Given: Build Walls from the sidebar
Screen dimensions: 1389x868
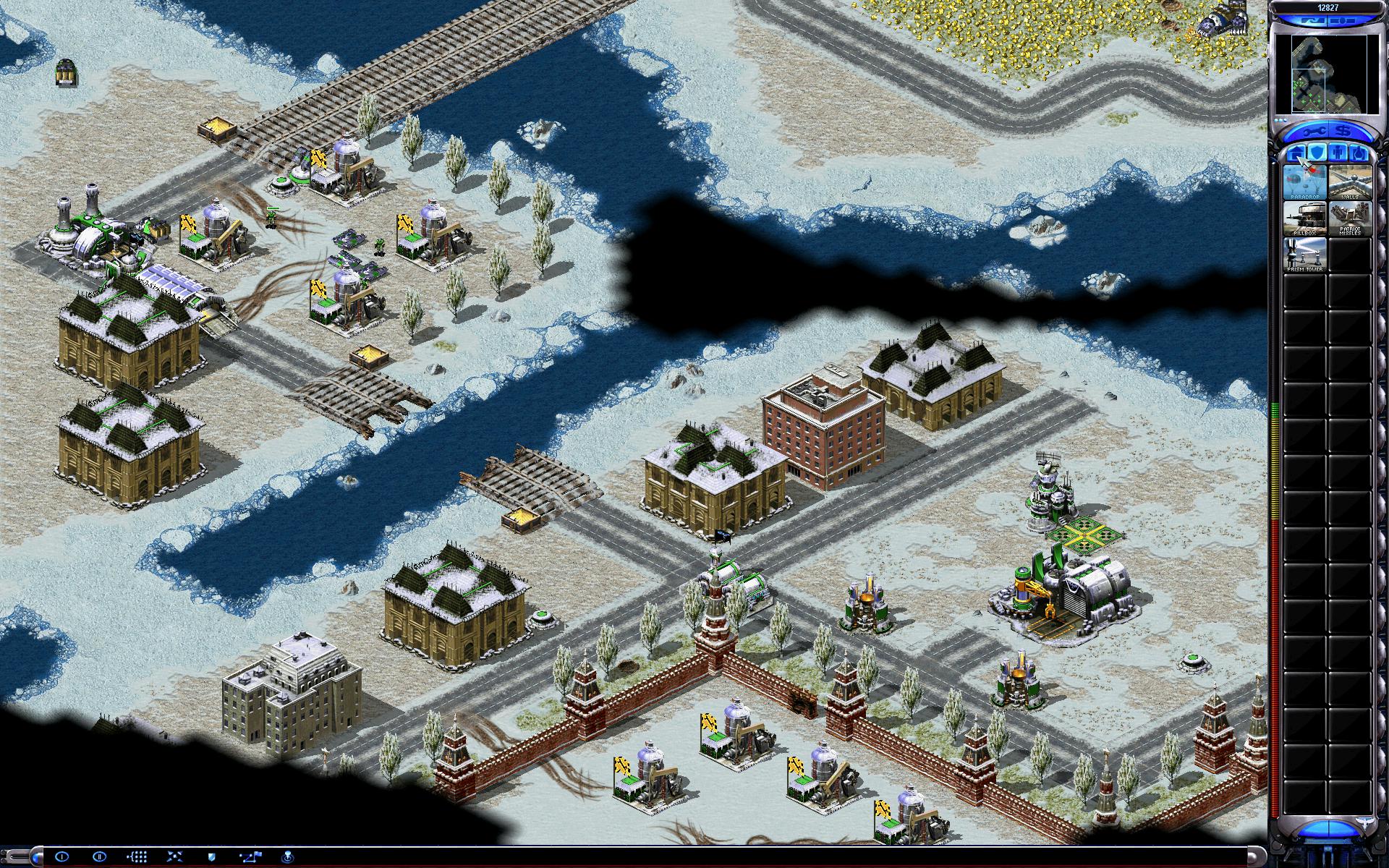Looking at the screenshot, I should coord(1349,182).
